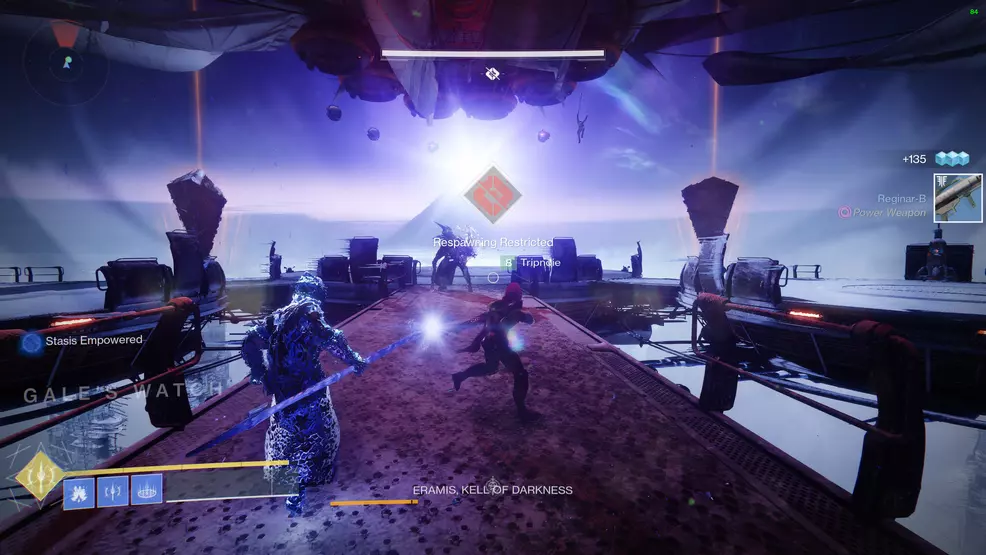
Task: Open the circular radar in the corner
Action: pos(65,58)
